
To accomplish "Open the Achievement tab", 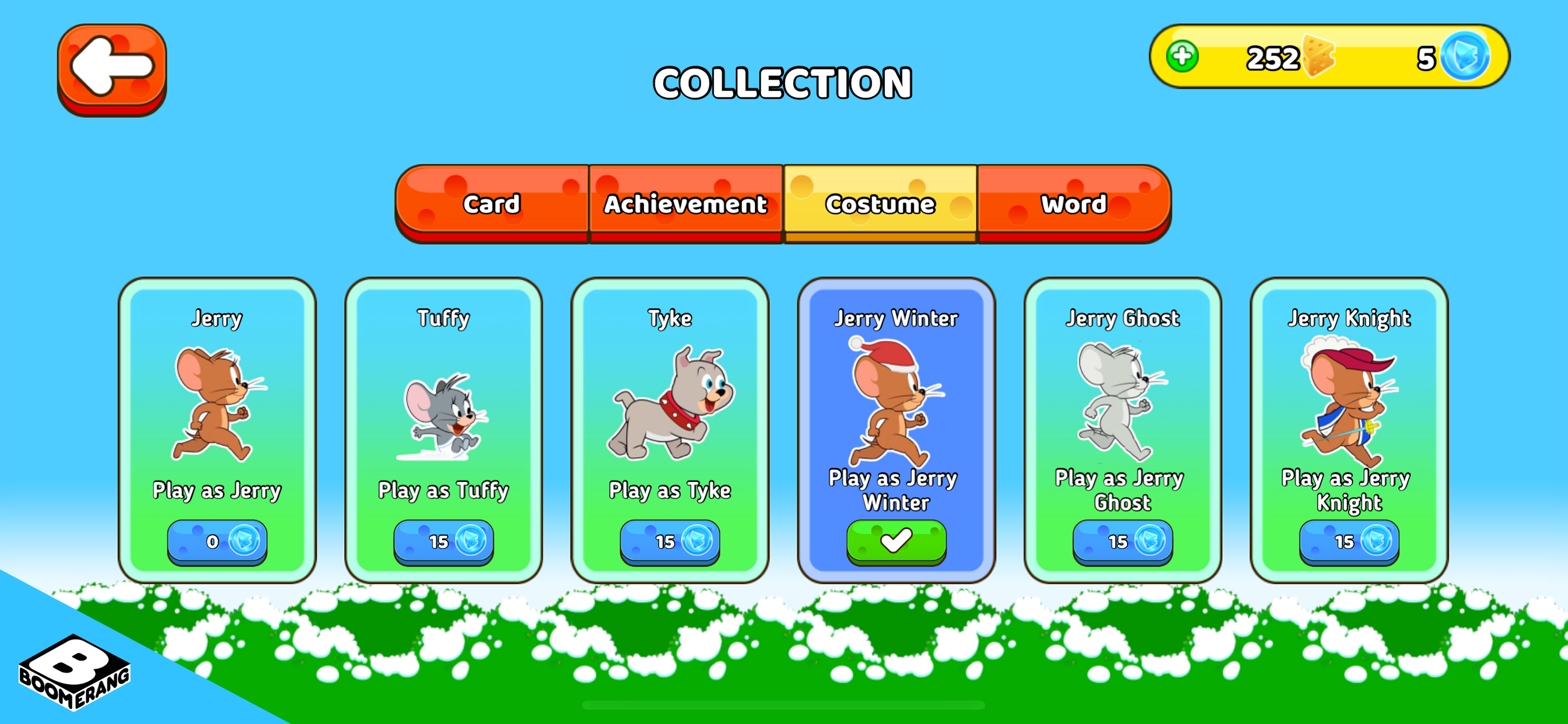I will [x=684, y=205].
